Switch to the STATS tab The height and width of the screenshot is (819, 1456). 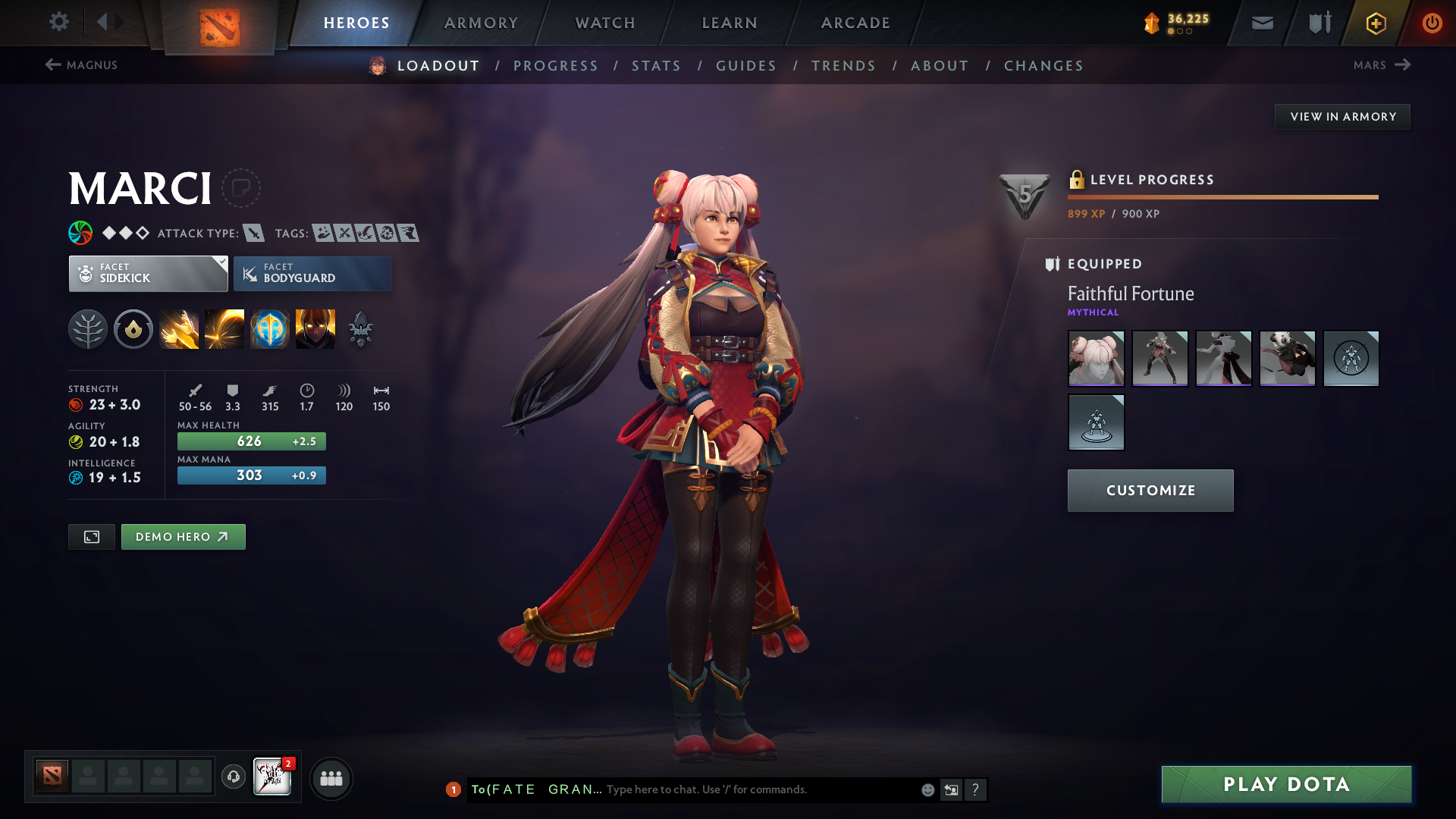(x=656, y=66)
